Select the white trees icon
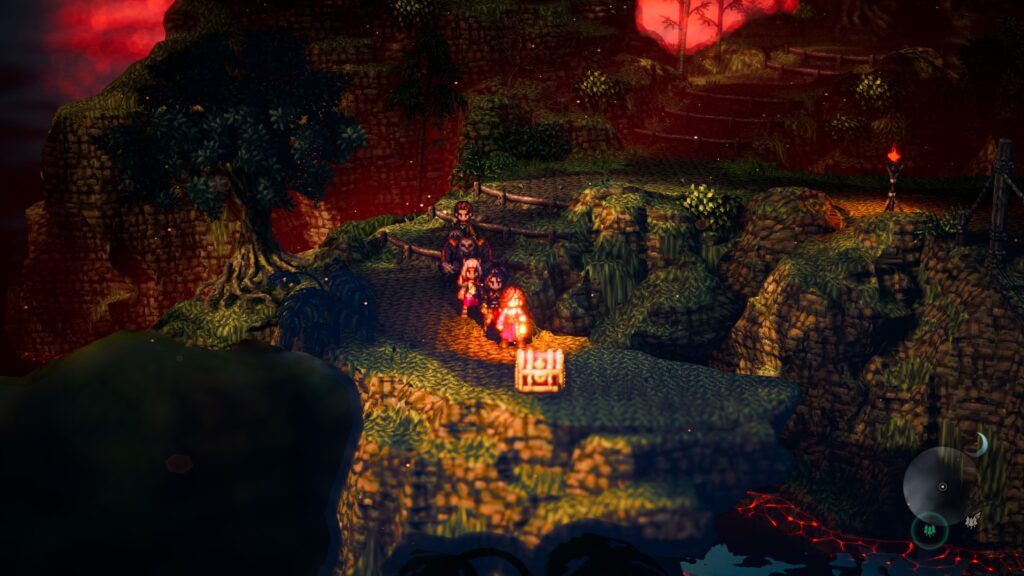The image size is (1024, 576). (971, 519)
